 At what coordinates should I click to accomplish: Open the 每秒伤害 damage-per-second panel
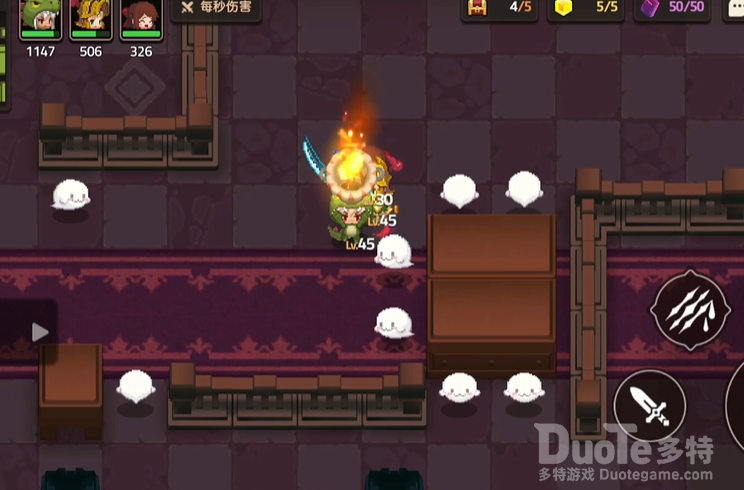tap(217, 9)
